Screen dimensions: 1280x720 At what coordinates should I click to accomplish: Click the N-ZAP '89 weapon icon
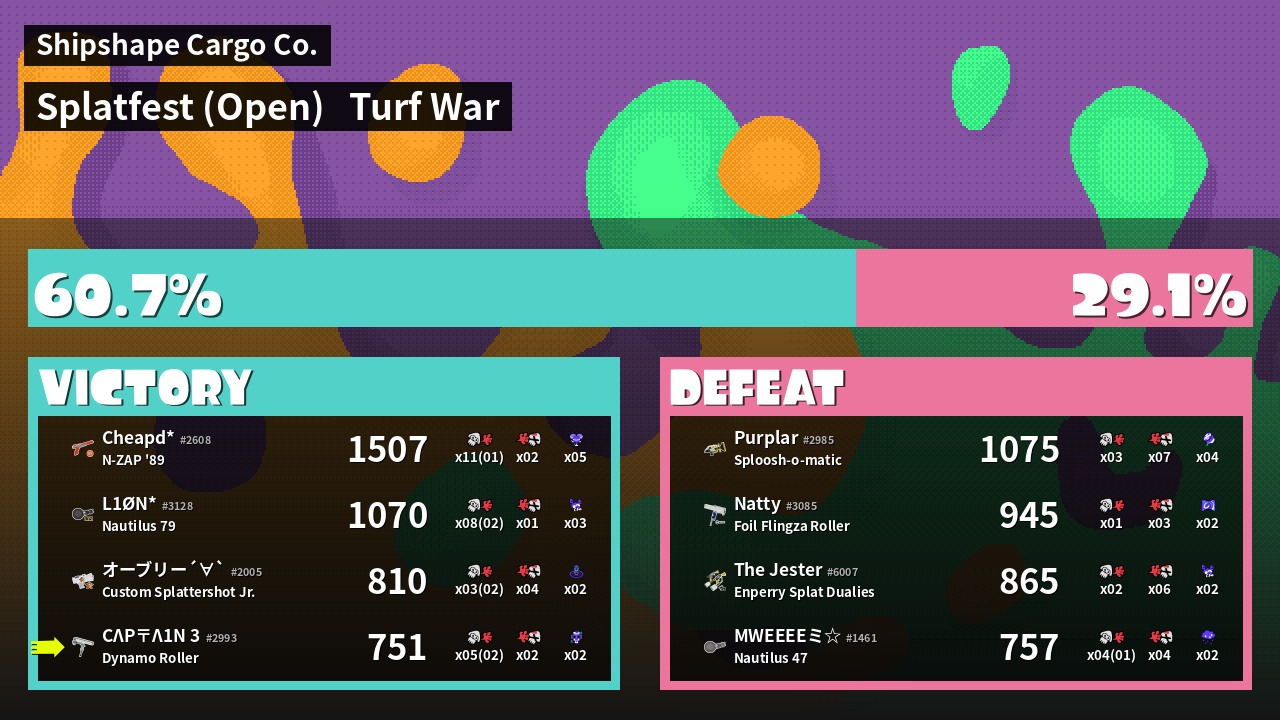[x=83, y=449]
